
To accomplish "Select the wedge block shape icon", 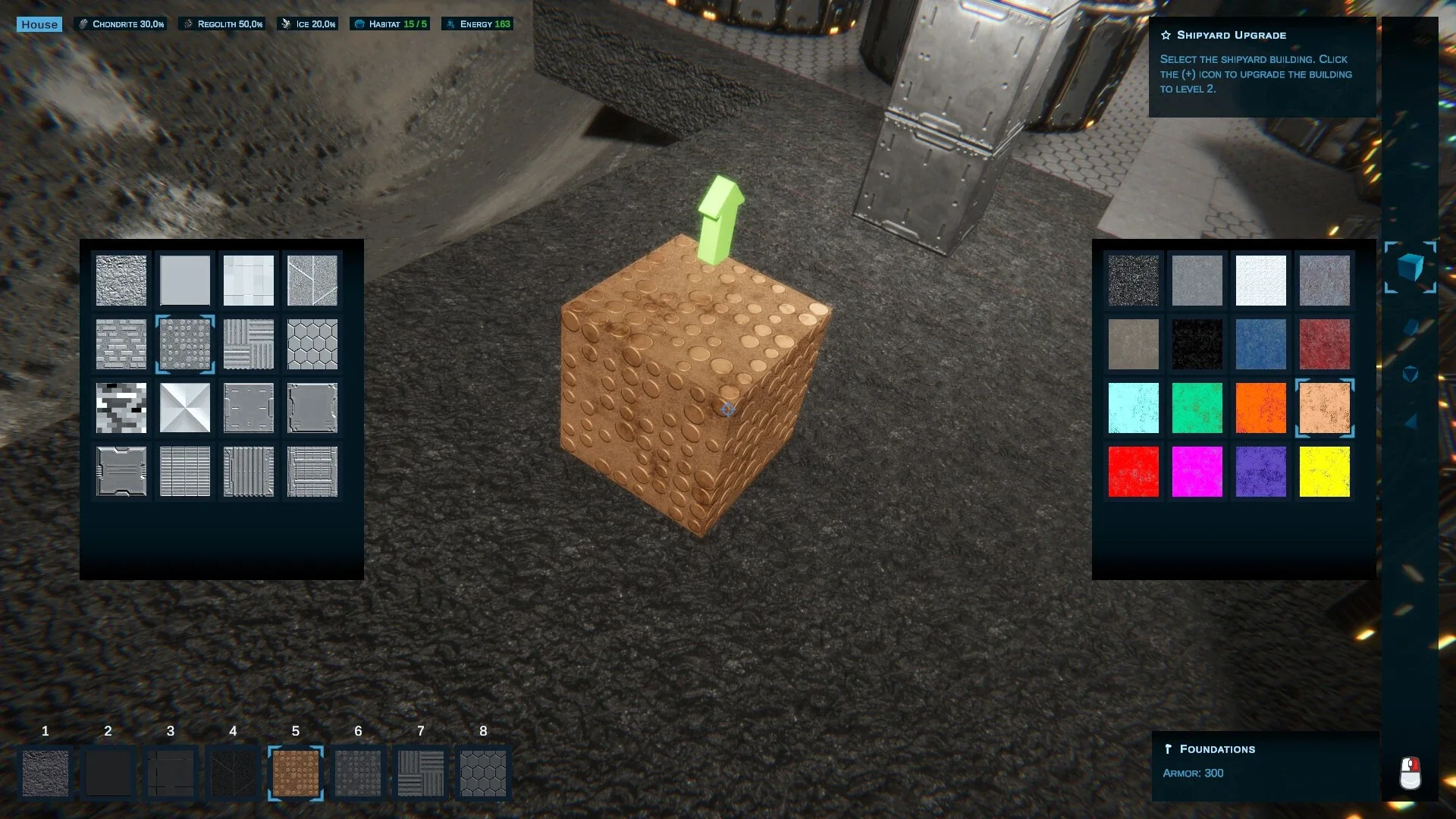I will [1410, 326].
